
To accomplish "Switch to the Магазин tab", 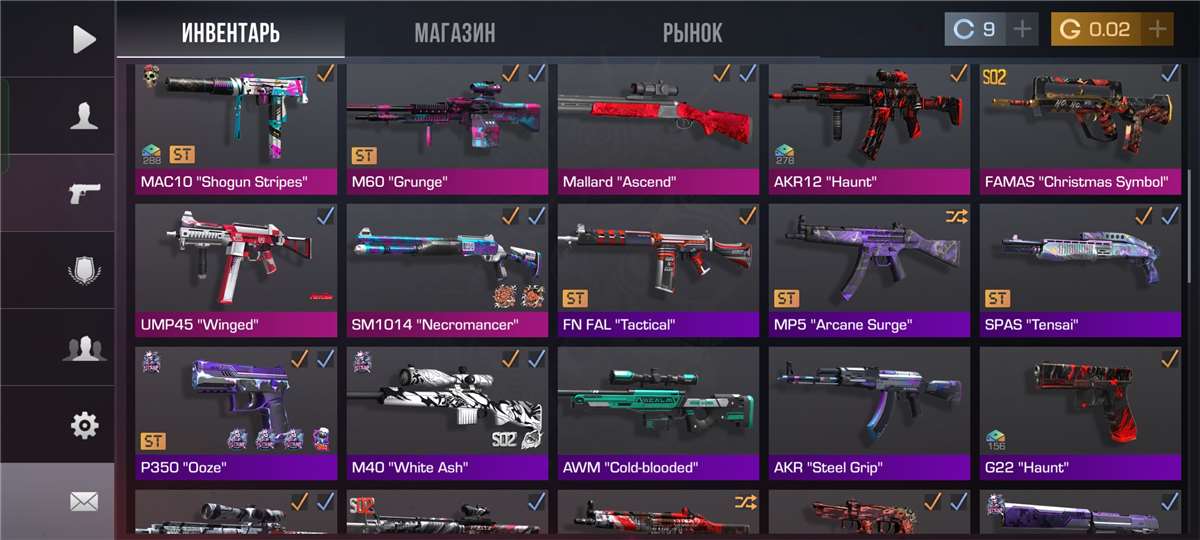I will coord(454,33).
